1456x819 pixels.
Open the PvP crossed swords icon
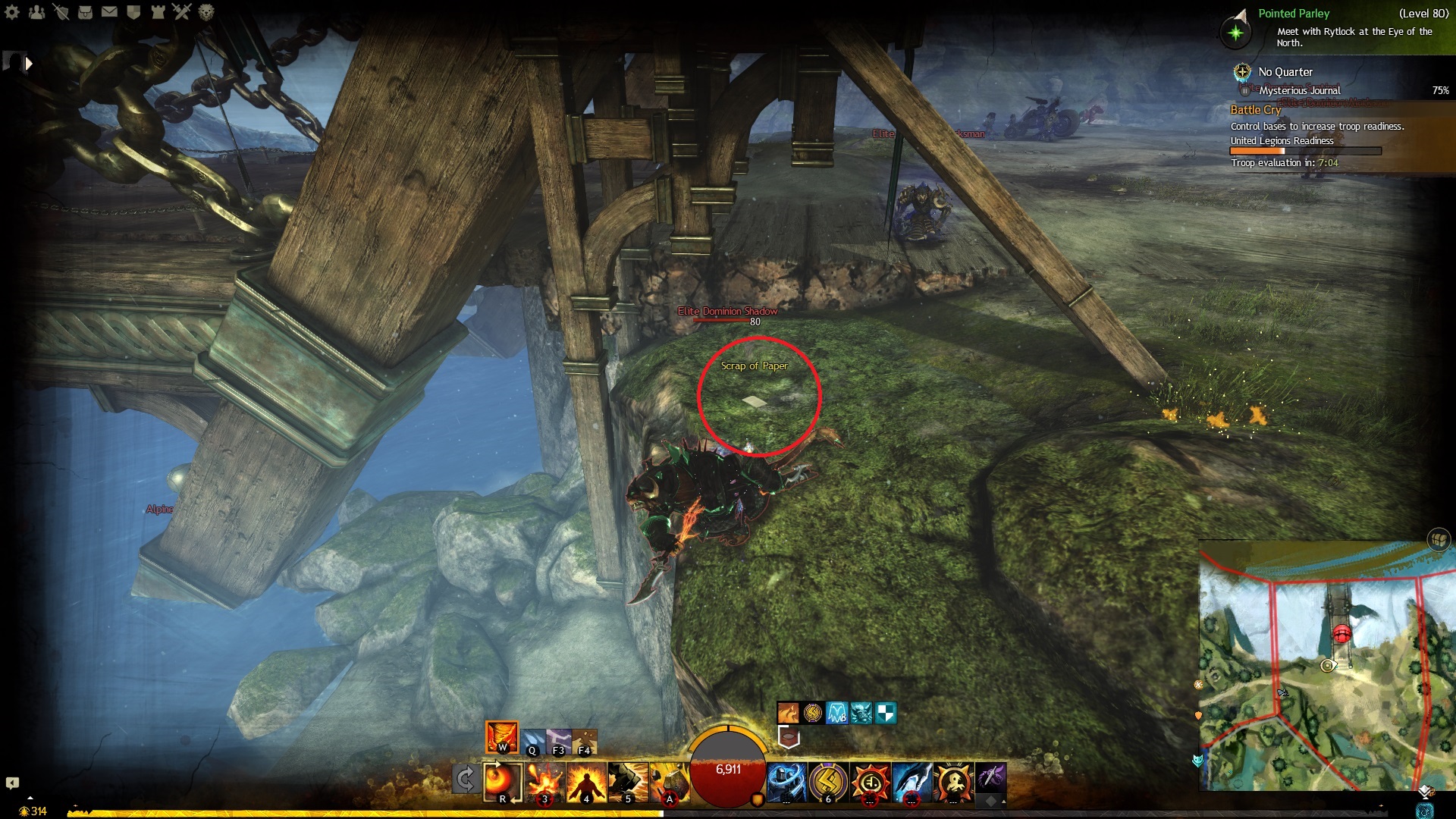point(182,12)
